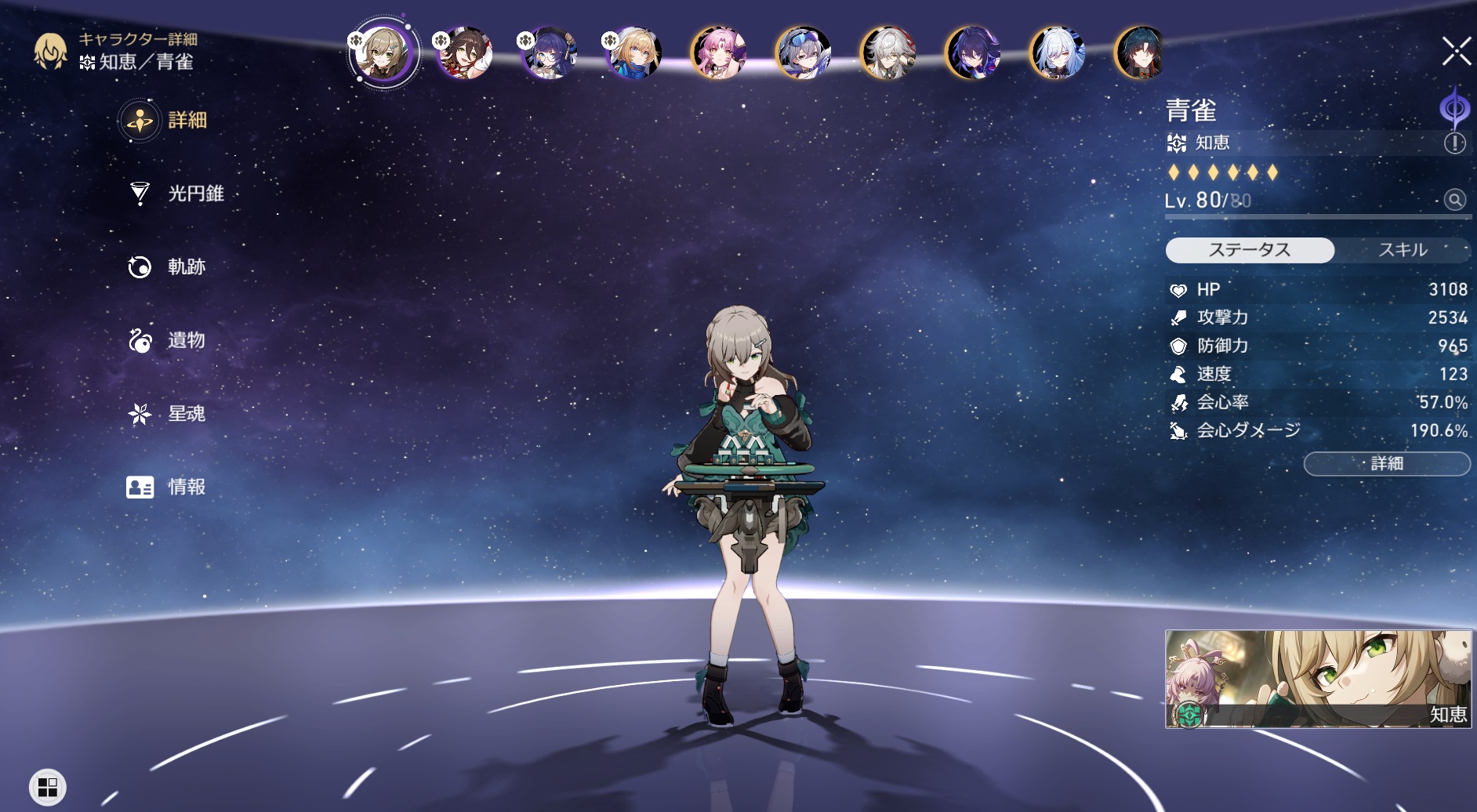1477x812 pixels.
Task: Open the equipped light cone card thumbnail
Action: coord(1318,679)
